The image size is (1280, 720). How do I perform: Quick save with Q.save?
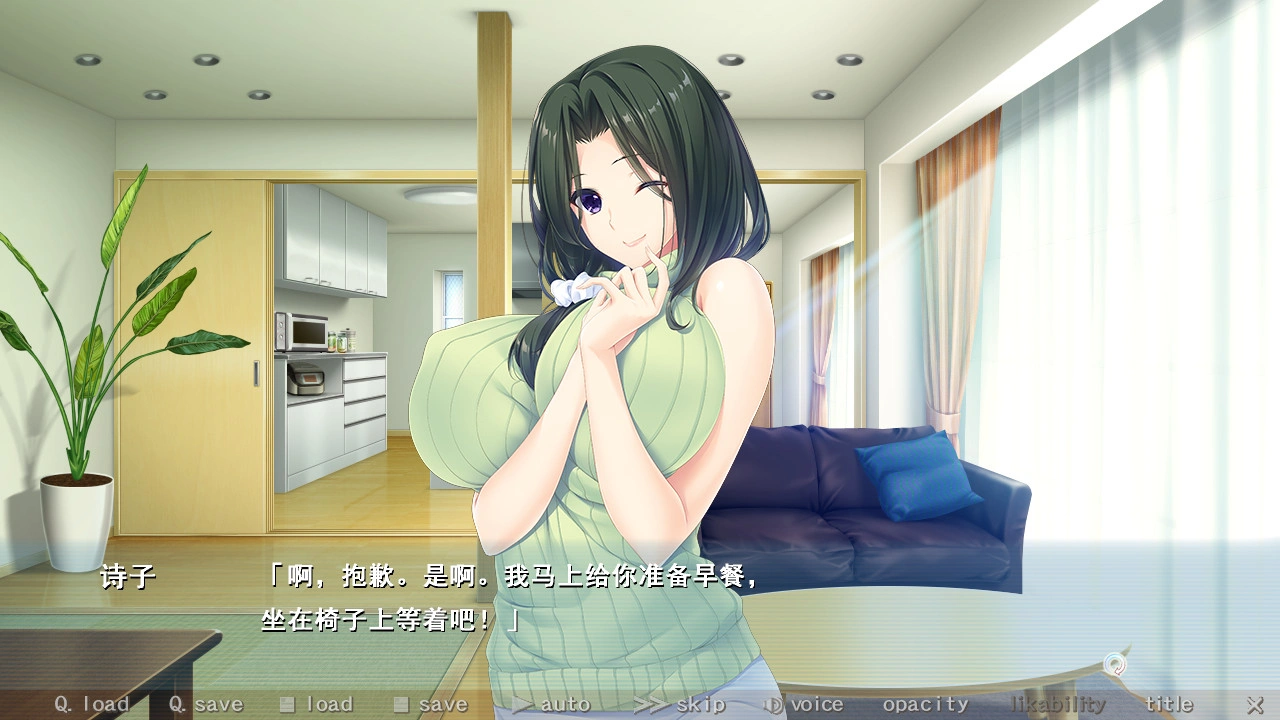point(205,705)
